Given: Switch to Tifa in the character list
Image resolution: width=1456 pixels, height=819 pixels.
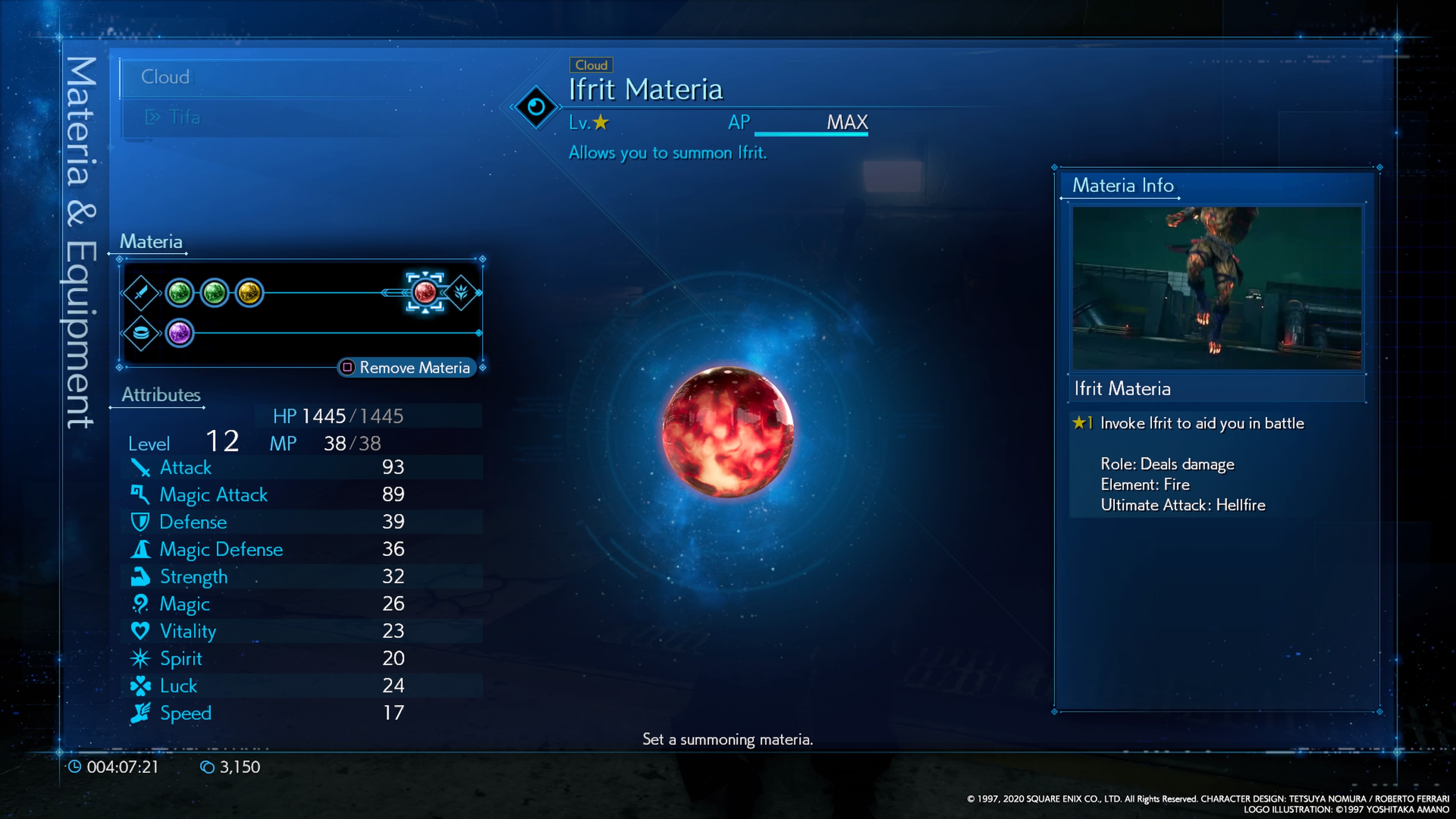Looking at the screenshot, I should click(184, 117).
